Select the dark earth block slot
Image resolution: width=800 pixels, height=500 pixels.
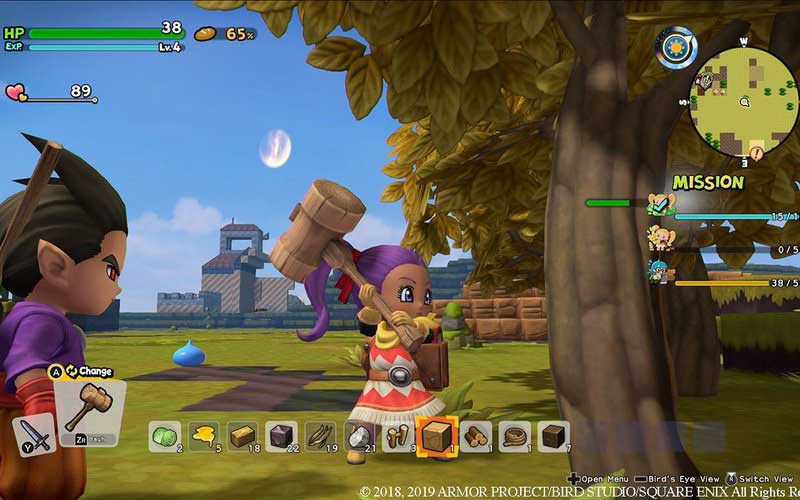click(x=553, y=436)
